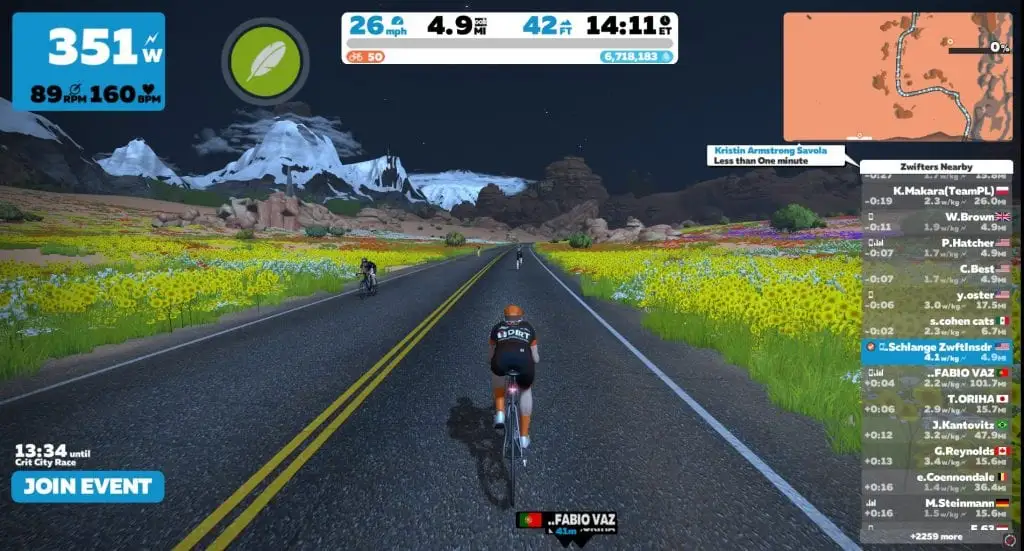This screenshot has width=1024, height=551.
Task: Select ..FABIO VAZ in Zwifters Nearby list
Action: (936, 377)
